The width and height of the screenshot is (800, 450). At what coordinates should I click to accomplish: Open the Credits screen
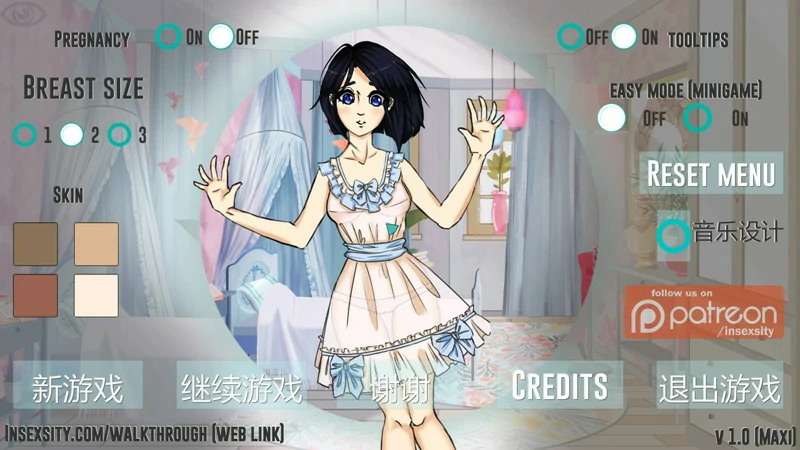[560, 386]
